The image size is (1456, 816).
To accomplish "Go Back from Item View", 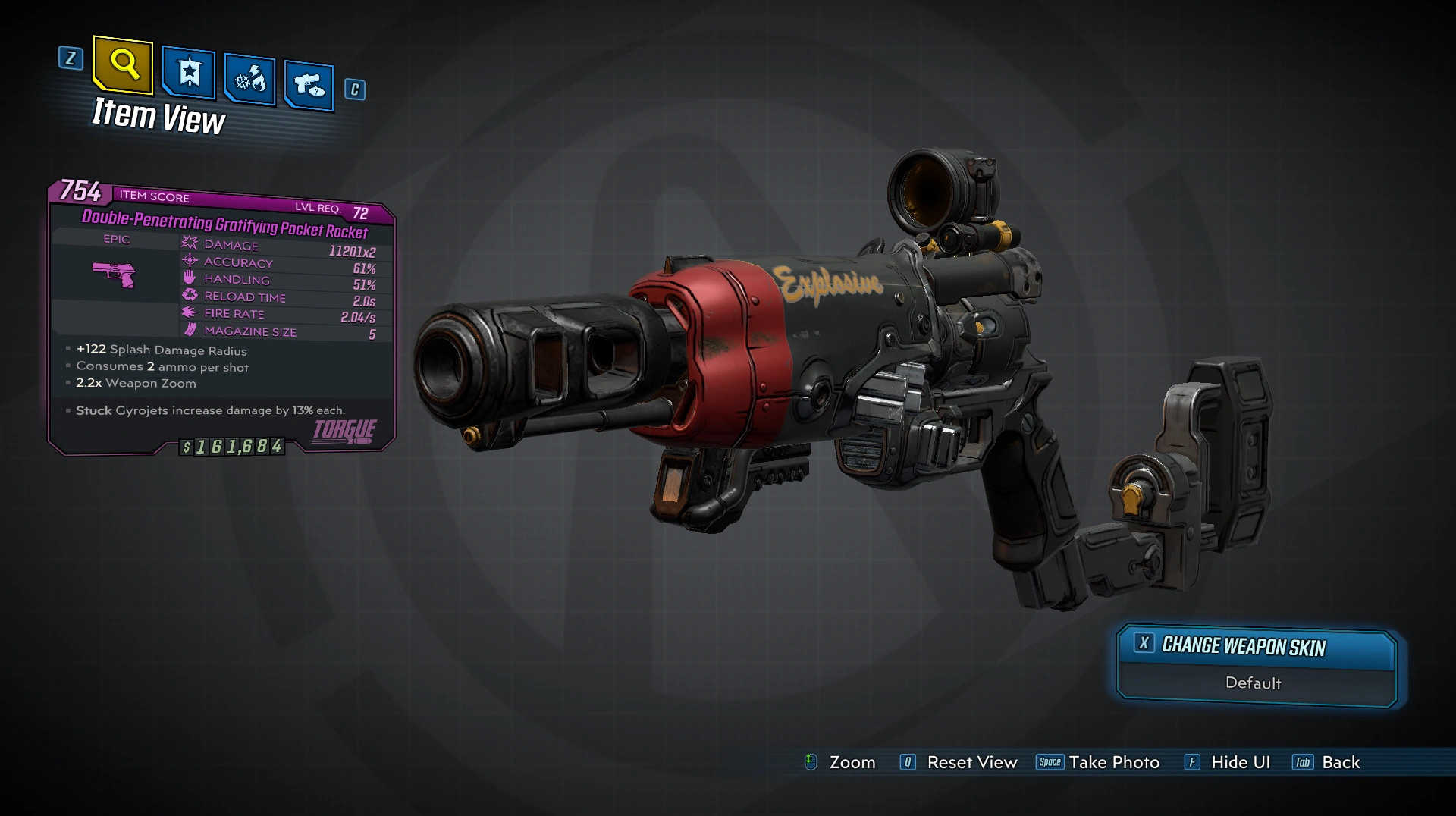I will (1340, 762).
